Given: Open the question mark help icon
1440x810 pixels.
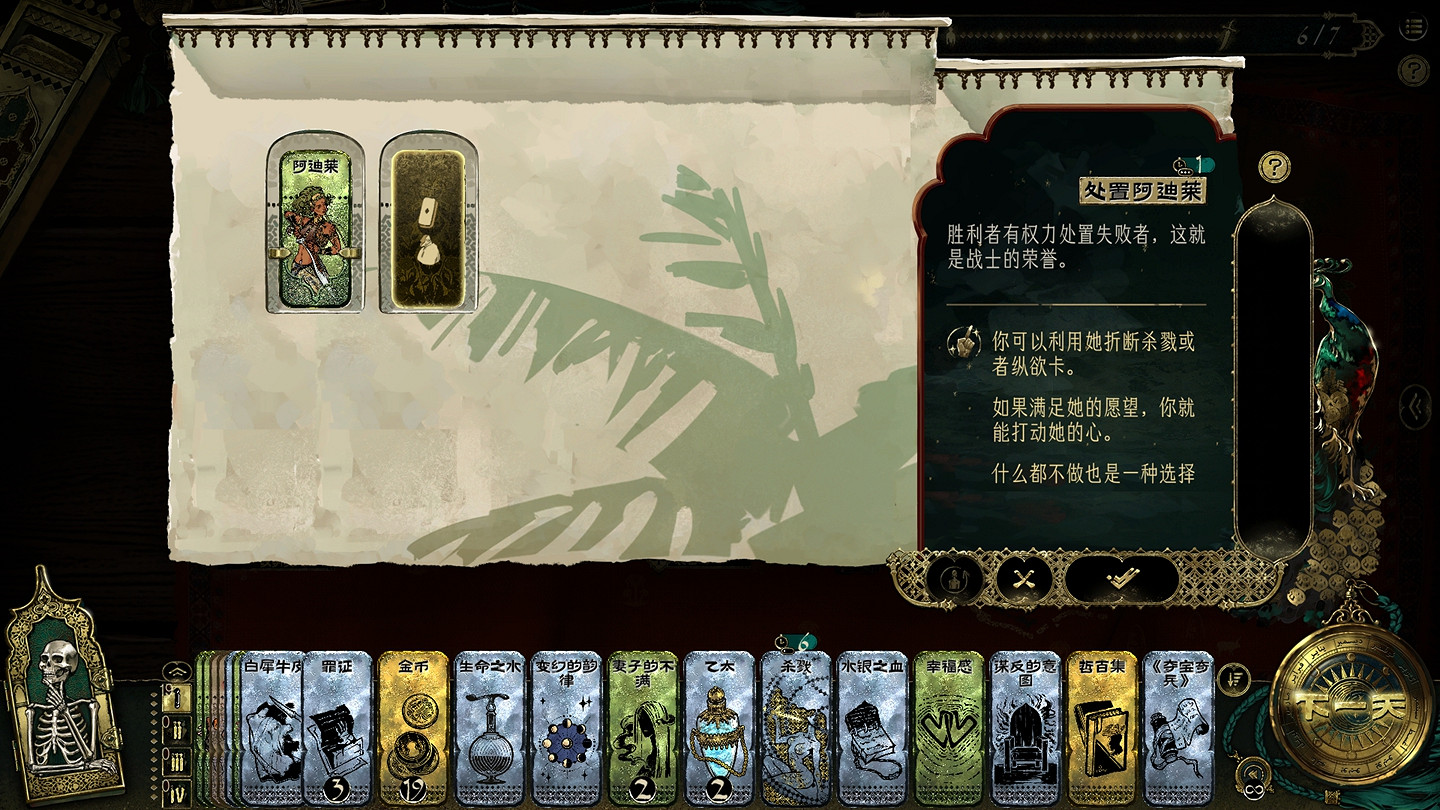Looking at the screenshot, I should (1275, 168).
